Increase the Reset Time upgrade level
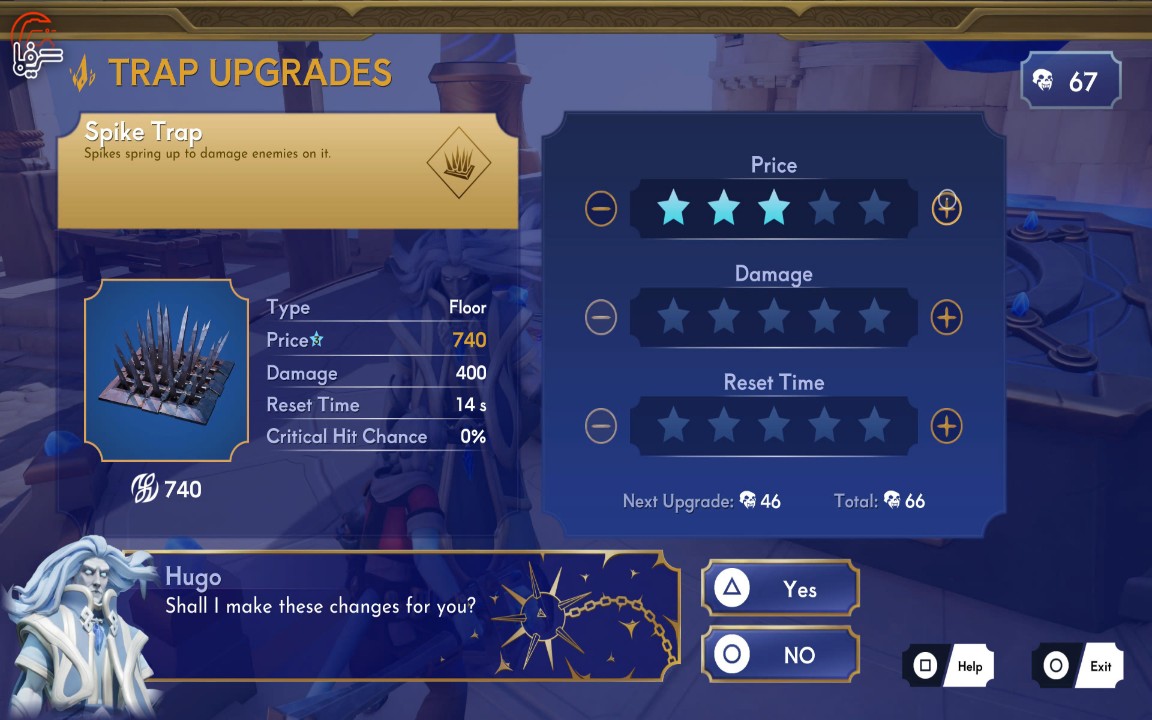1152x720 pixels. tap(946, 426)
